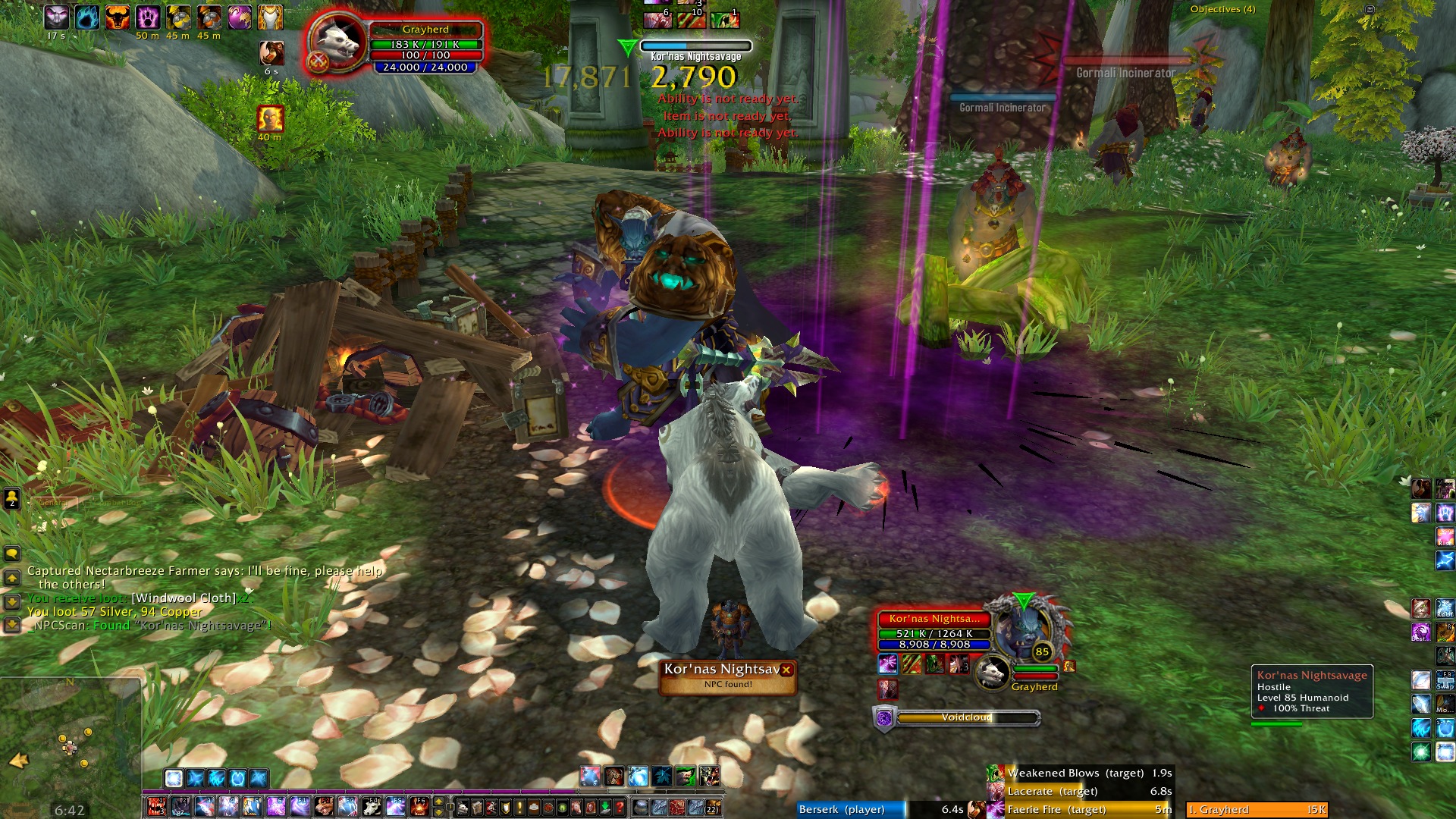Open the yellow exclamation quest log button
Viewport: 1456px width, 819px height.
pos(520,807)
